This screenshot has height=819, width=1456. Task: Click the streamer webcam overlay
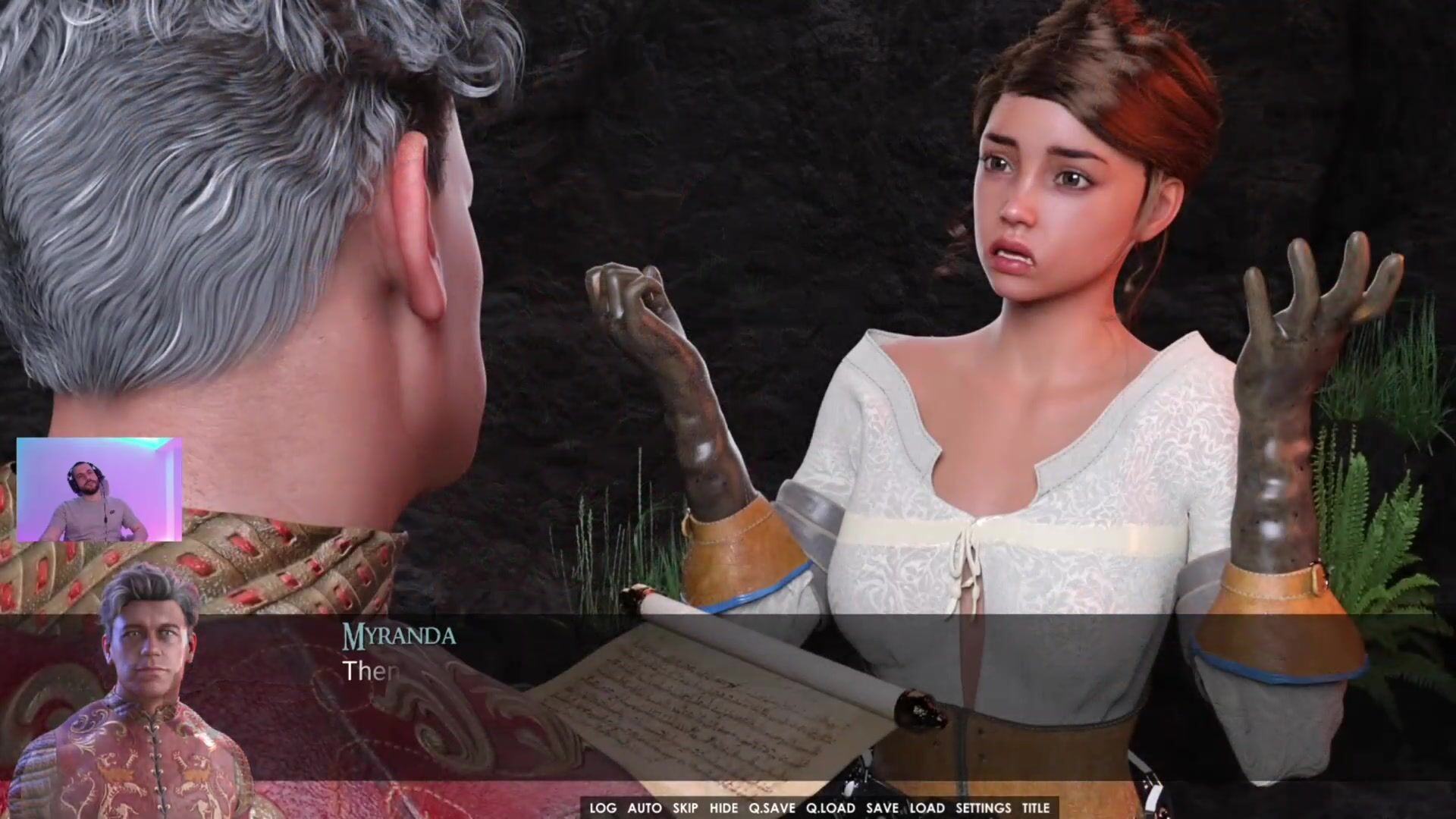pos(99,489)
